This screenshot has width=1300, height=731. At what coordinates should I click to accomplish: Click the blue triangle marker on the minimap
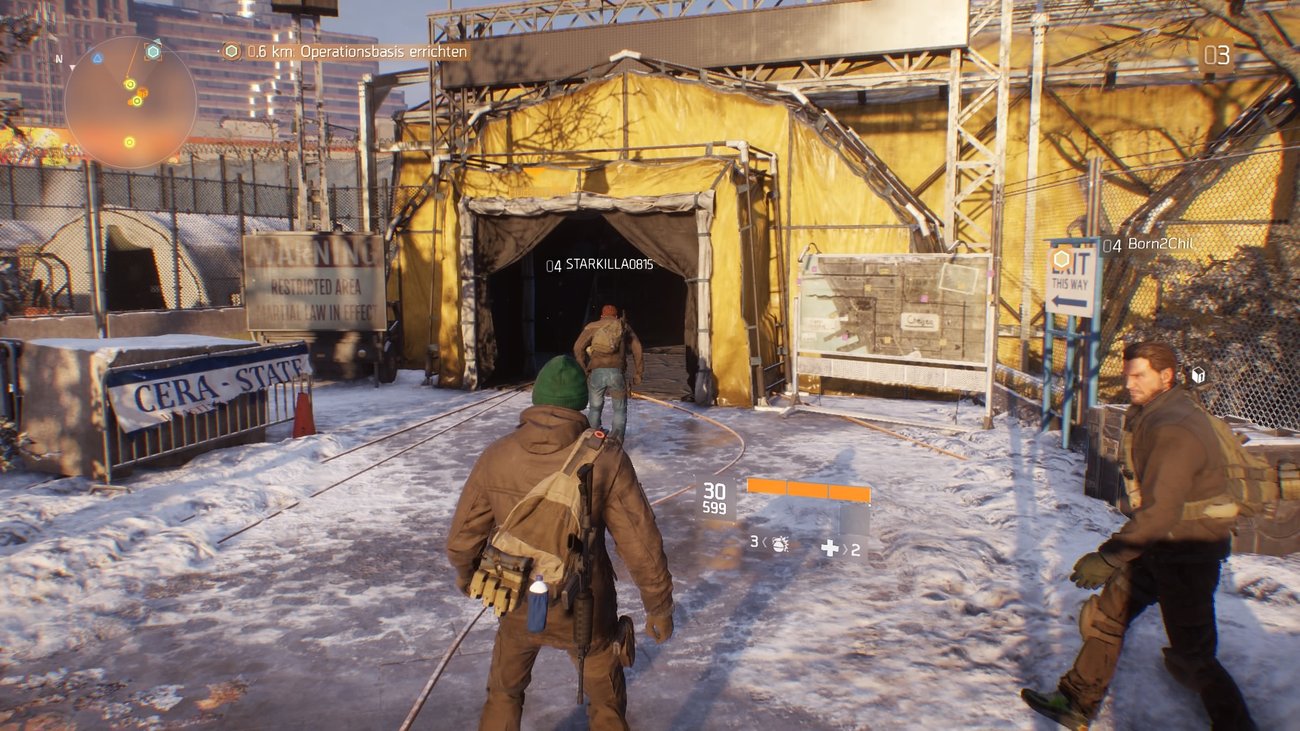pos(98,57)
